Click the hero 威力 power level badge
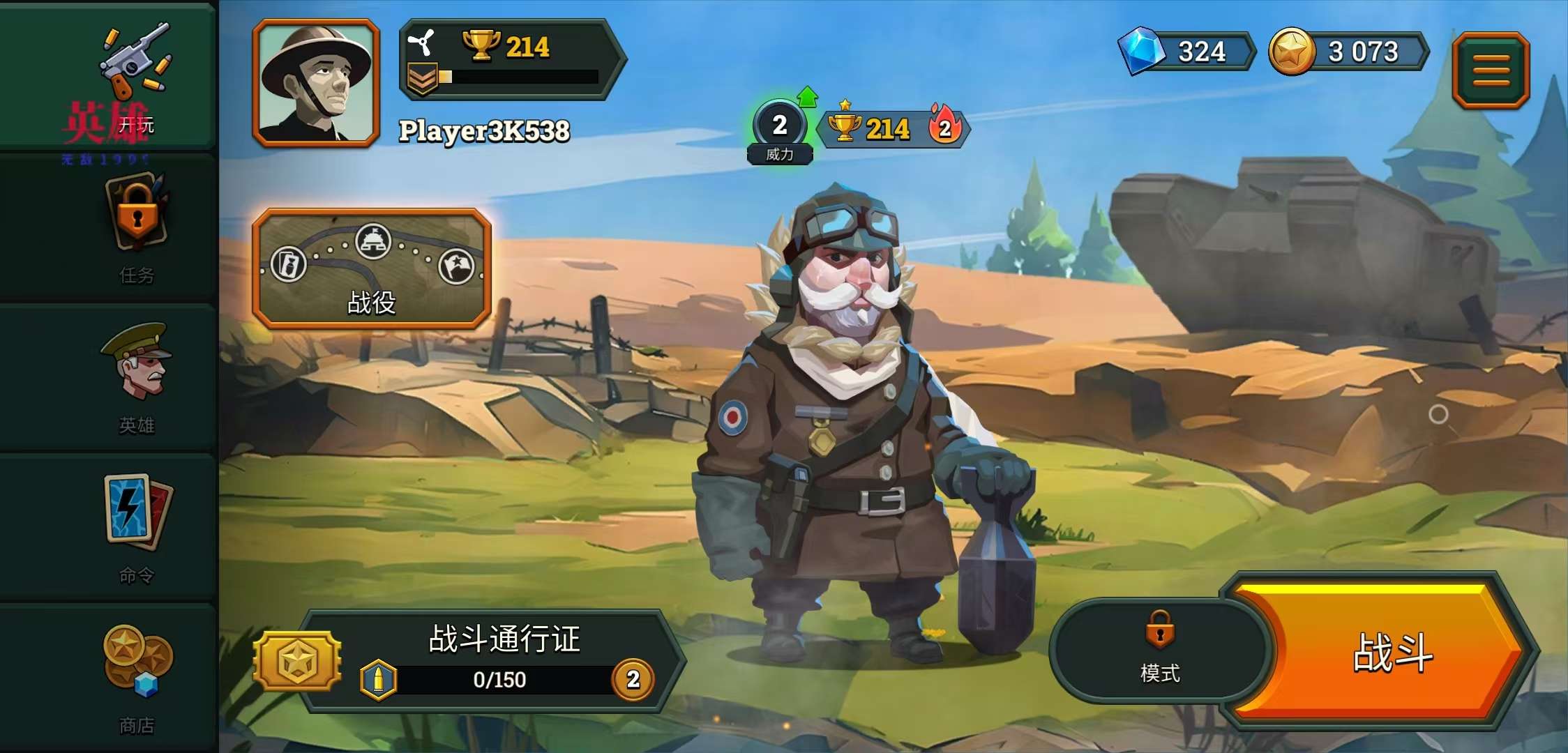 click(x=780, y=130)
